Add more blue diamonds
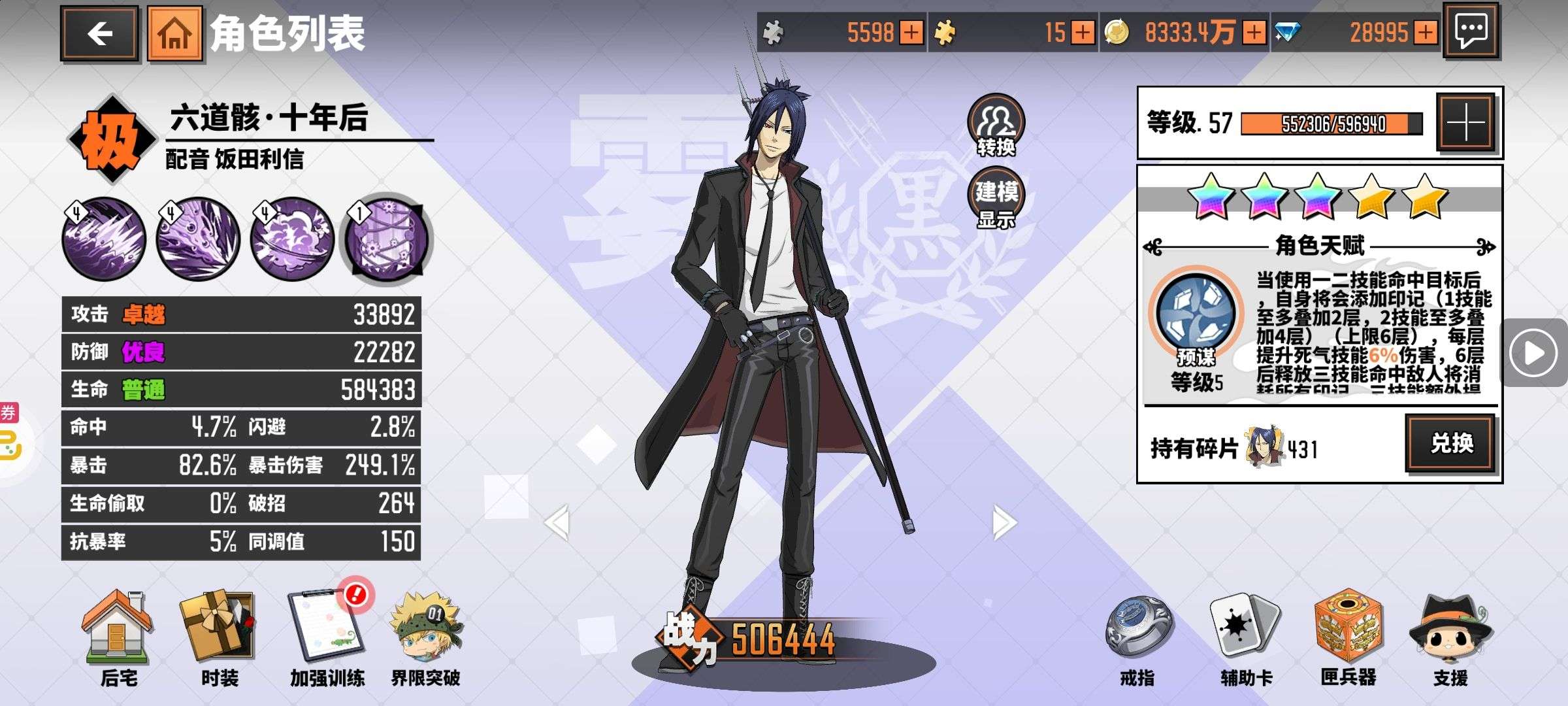This screenshot has height=706, width=1568. pyautogui.click(x=1425, y=32)
